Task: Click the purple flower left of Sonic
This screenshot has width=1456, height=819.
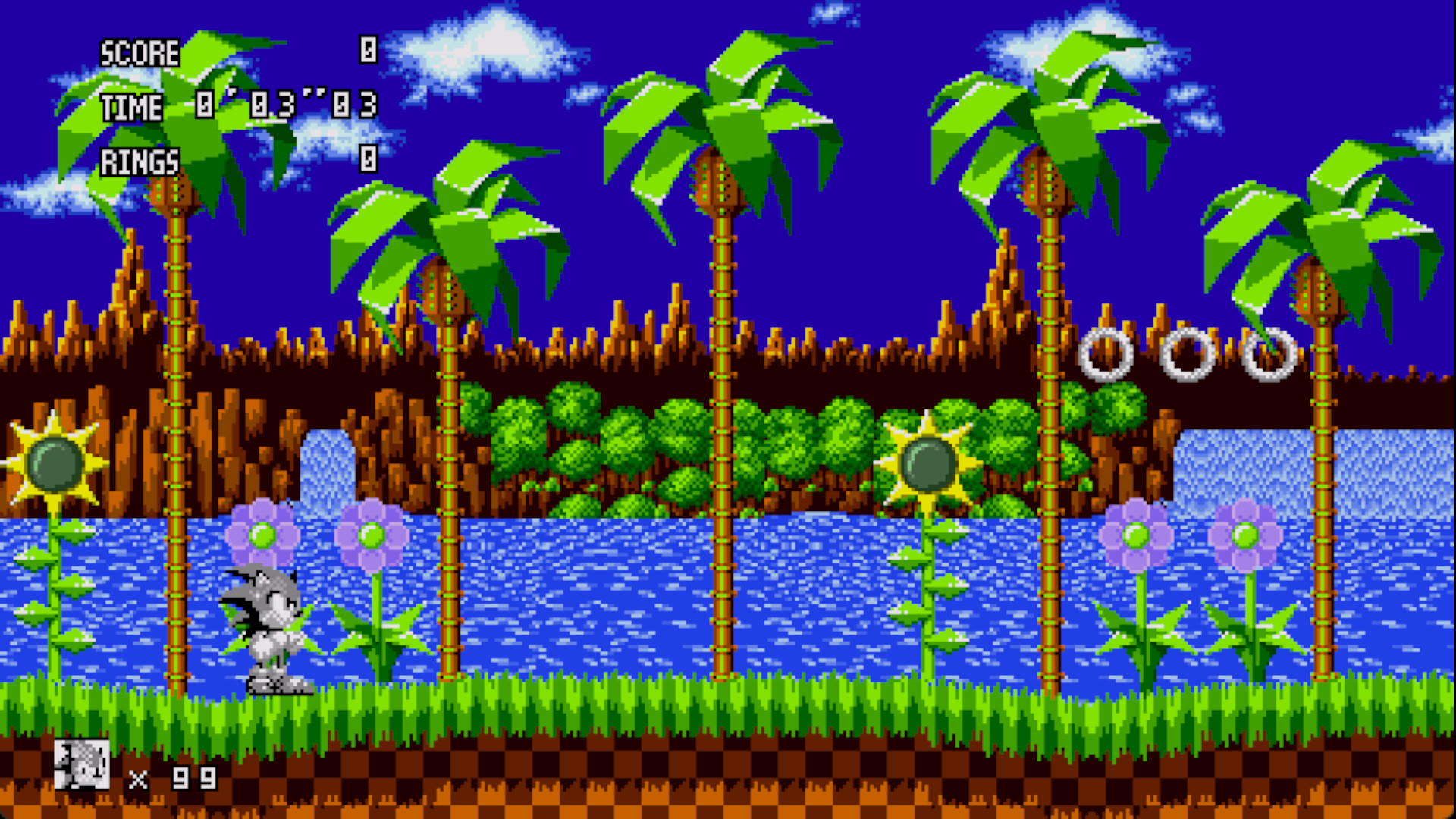Action: [263, 535]
